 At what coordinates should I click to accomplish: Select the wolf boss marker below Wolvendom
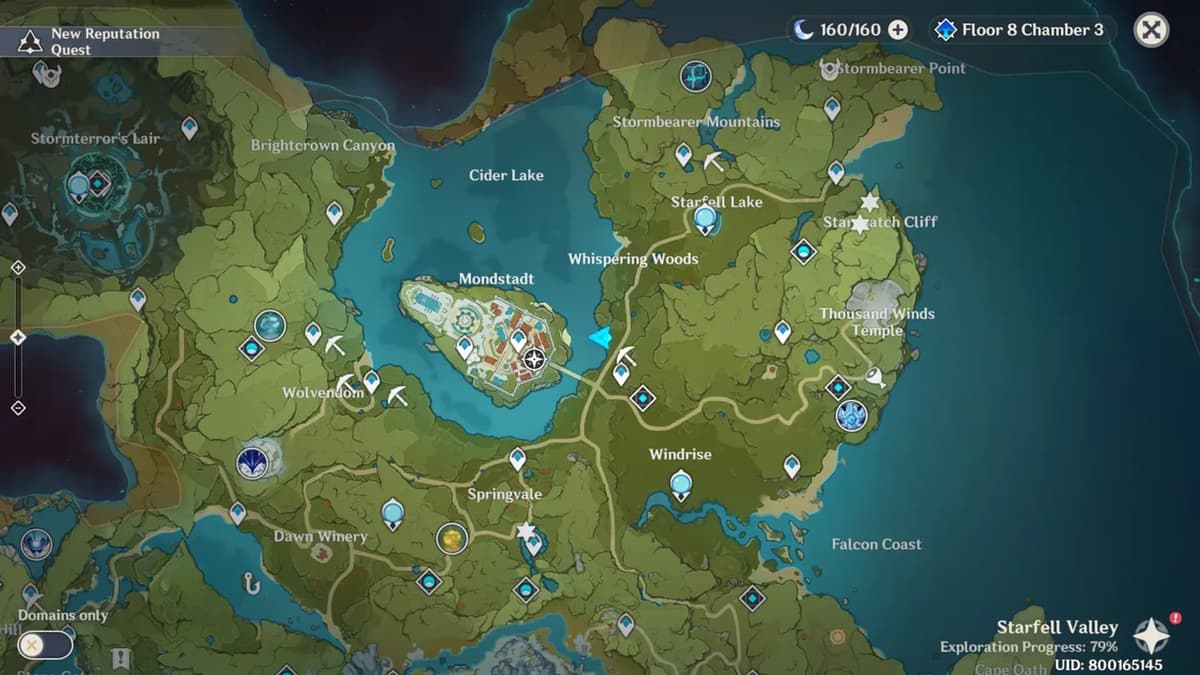coord(252,463)
